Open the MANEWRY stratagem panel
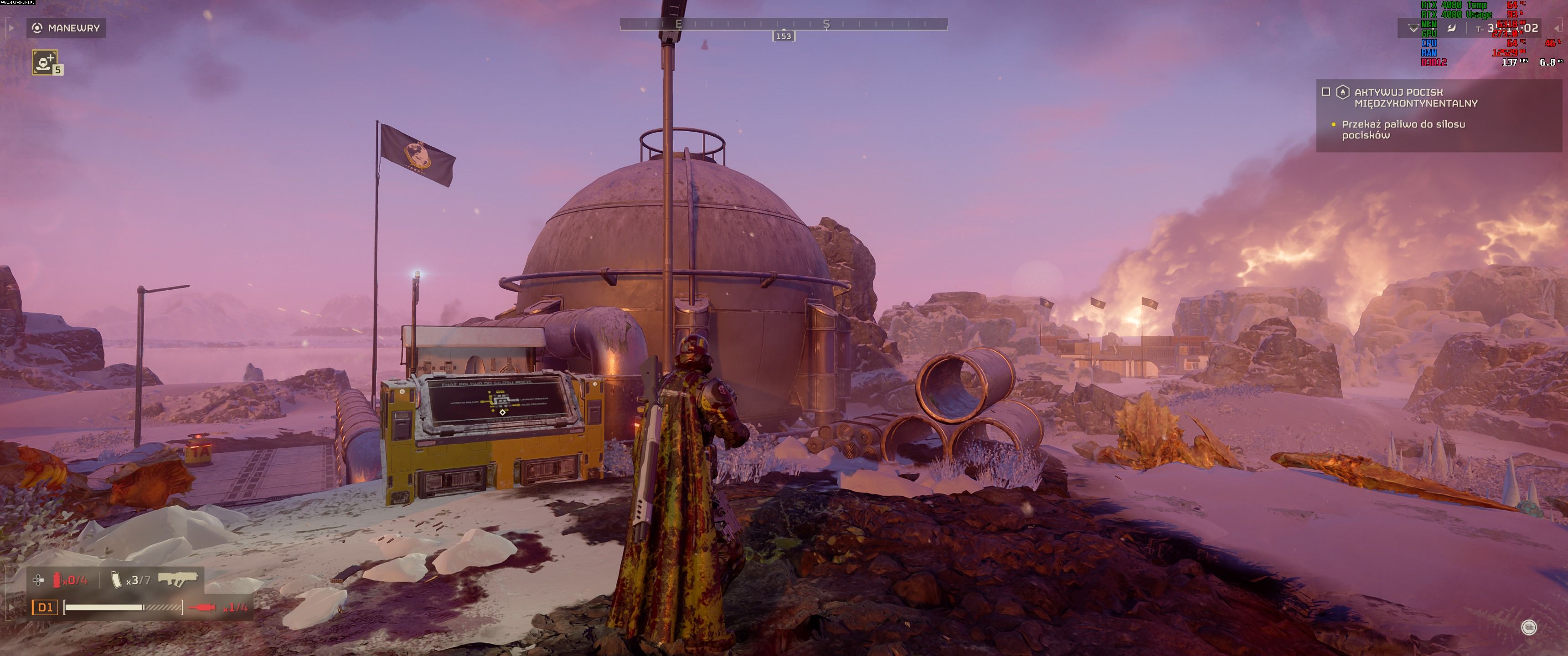Viewport: 1568px width, 656px height. click(x=66, y=28)
